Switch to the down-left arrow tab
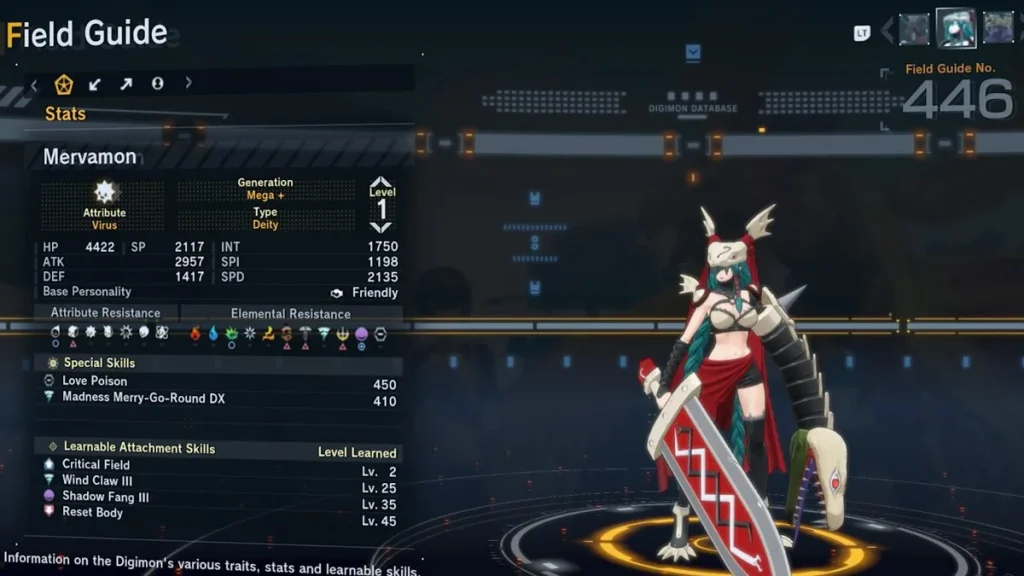 (x=95, y=84)
